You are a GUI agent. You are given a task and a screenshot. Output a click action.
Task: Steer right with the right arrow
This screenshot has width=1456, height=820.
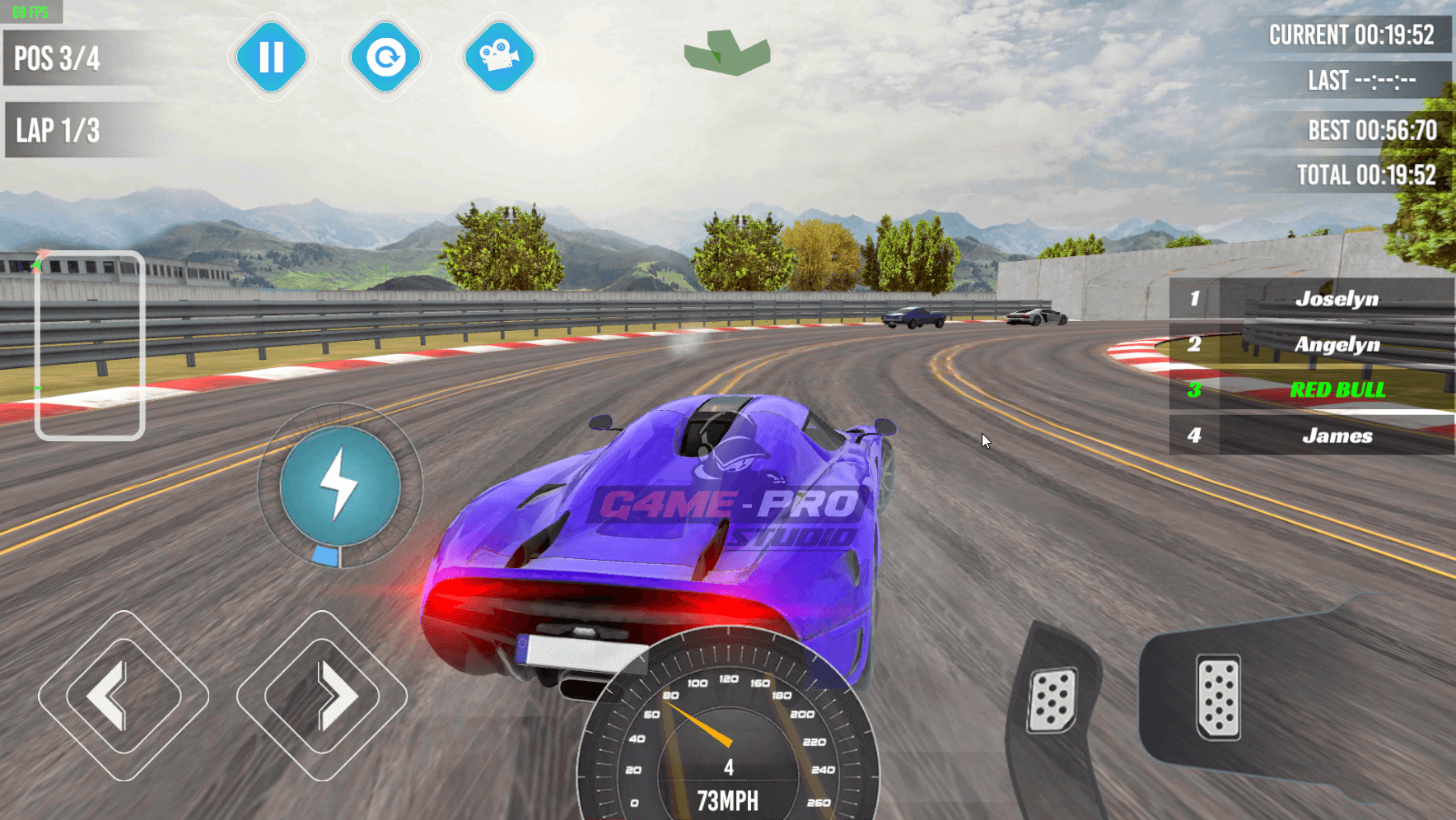322,696
